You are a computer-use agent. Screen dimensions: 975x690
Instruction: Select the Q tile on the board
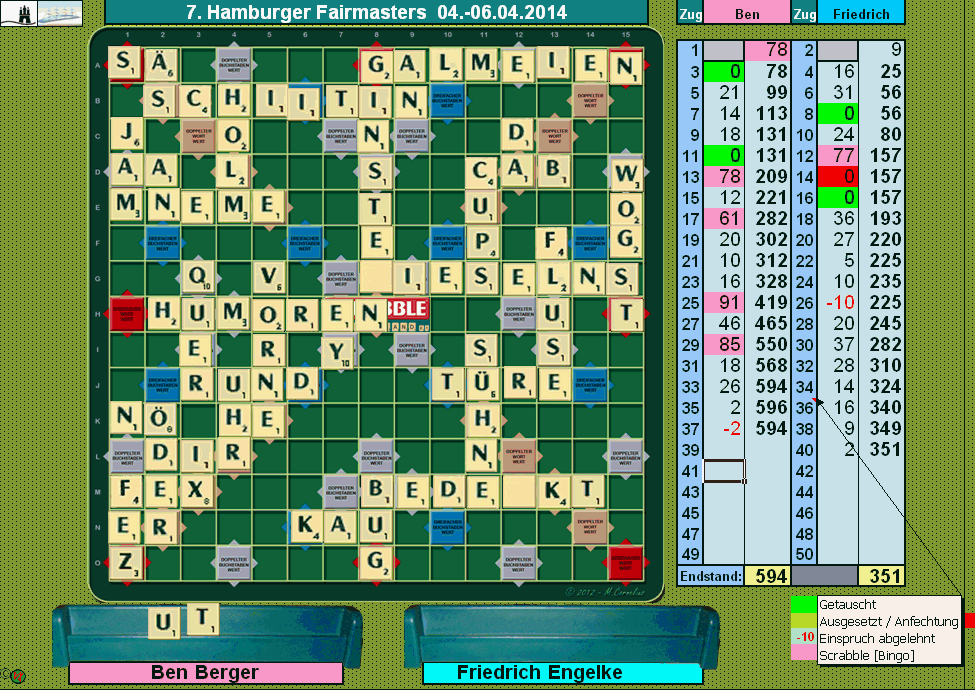point(199,277)
